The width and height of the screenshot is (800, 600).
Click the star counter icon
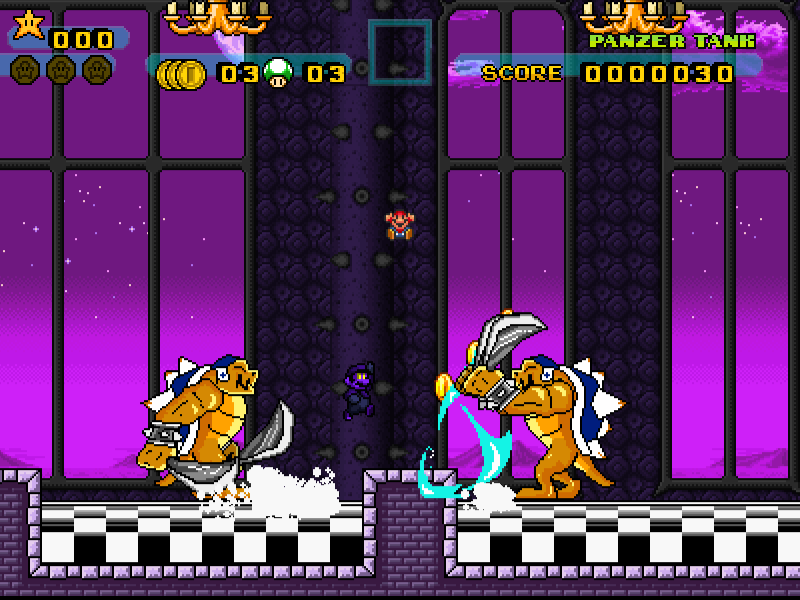27,26
